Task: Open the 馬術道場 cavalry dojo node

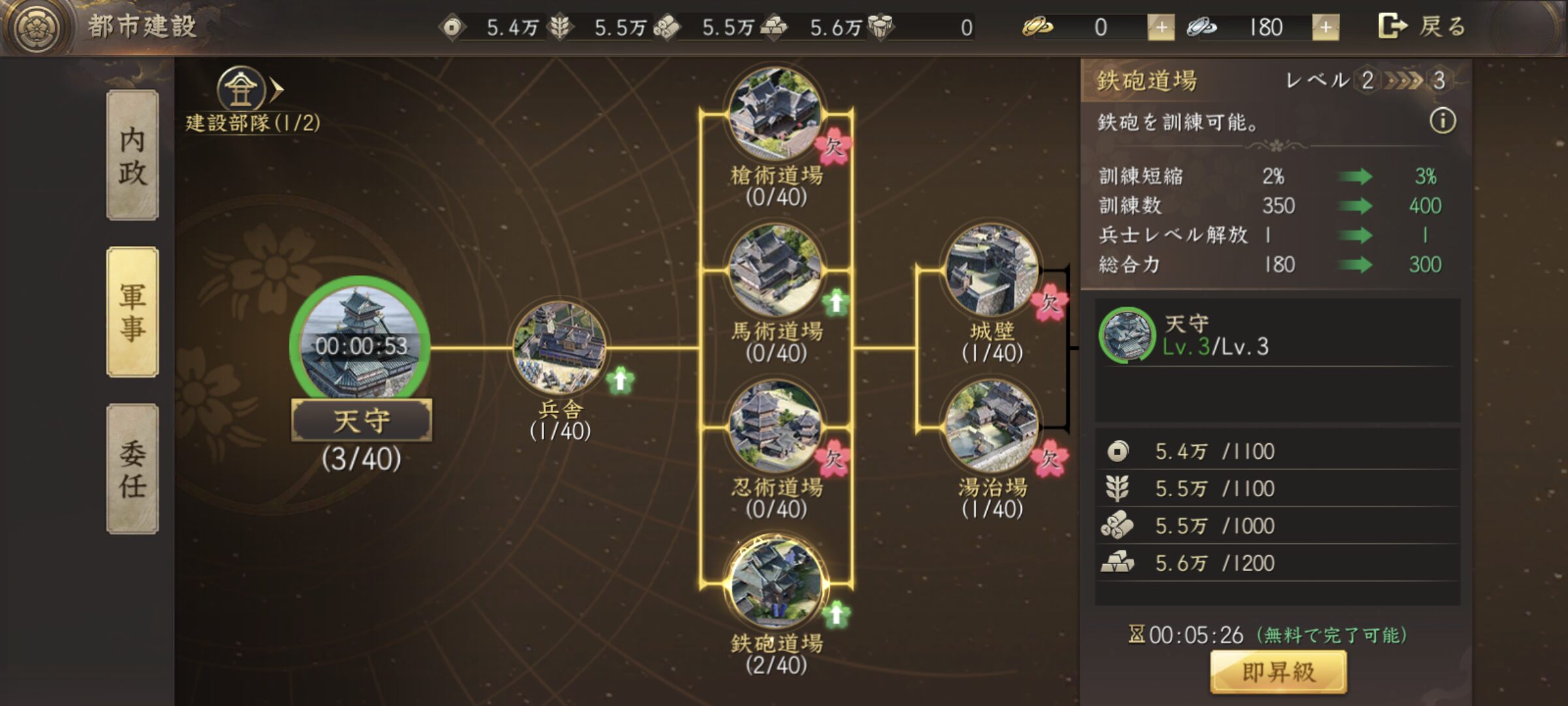Action: (x=776, y=270)
